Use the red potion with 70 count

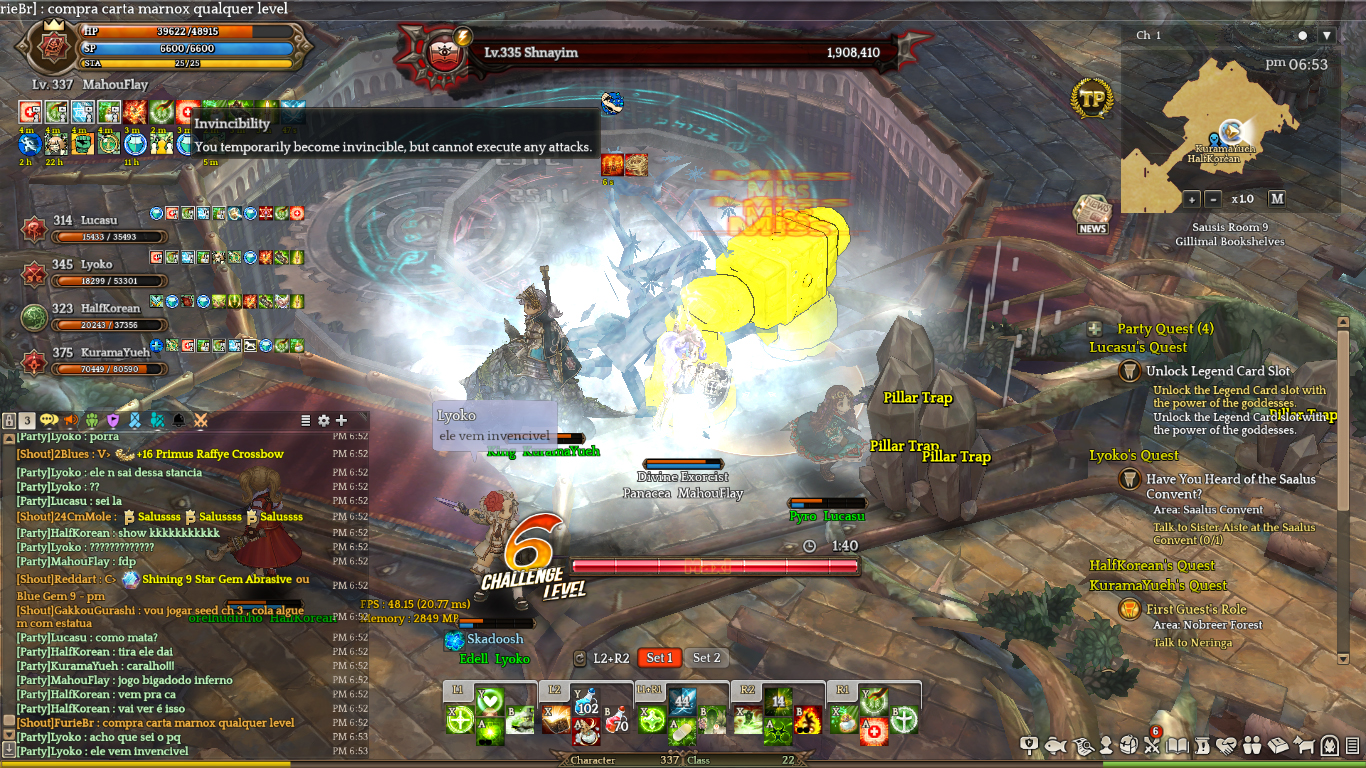[616, 719]
